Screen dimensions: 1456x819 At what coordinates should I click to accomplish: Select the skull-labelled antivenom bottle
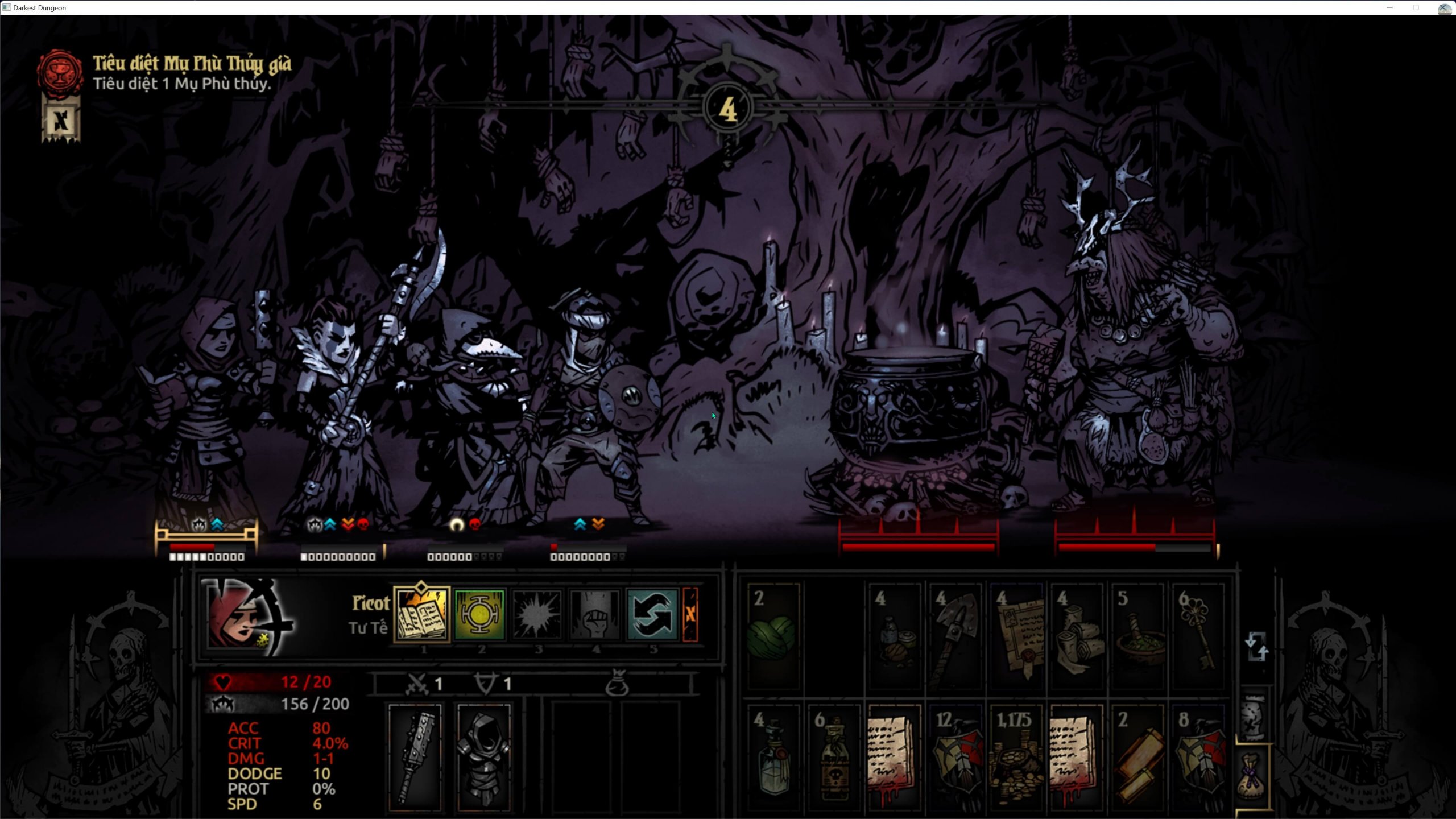[833, 758]
